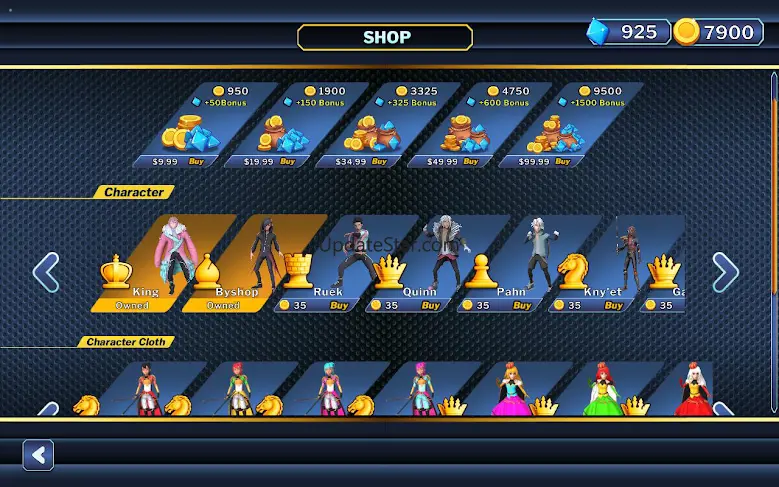Buy the $99.99 bundle of 9500 coins
The image size is (779, 487).
(562, 161)
